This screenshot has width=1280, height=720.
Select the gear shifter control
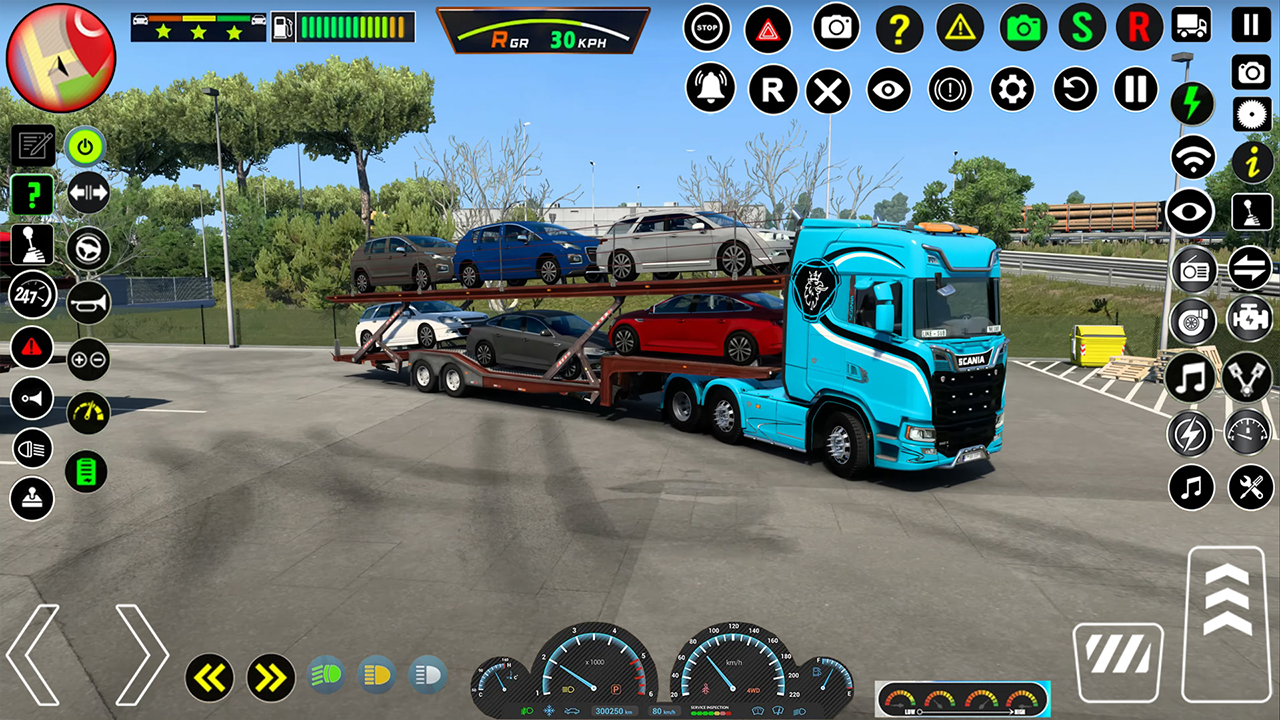pos(32,244)
